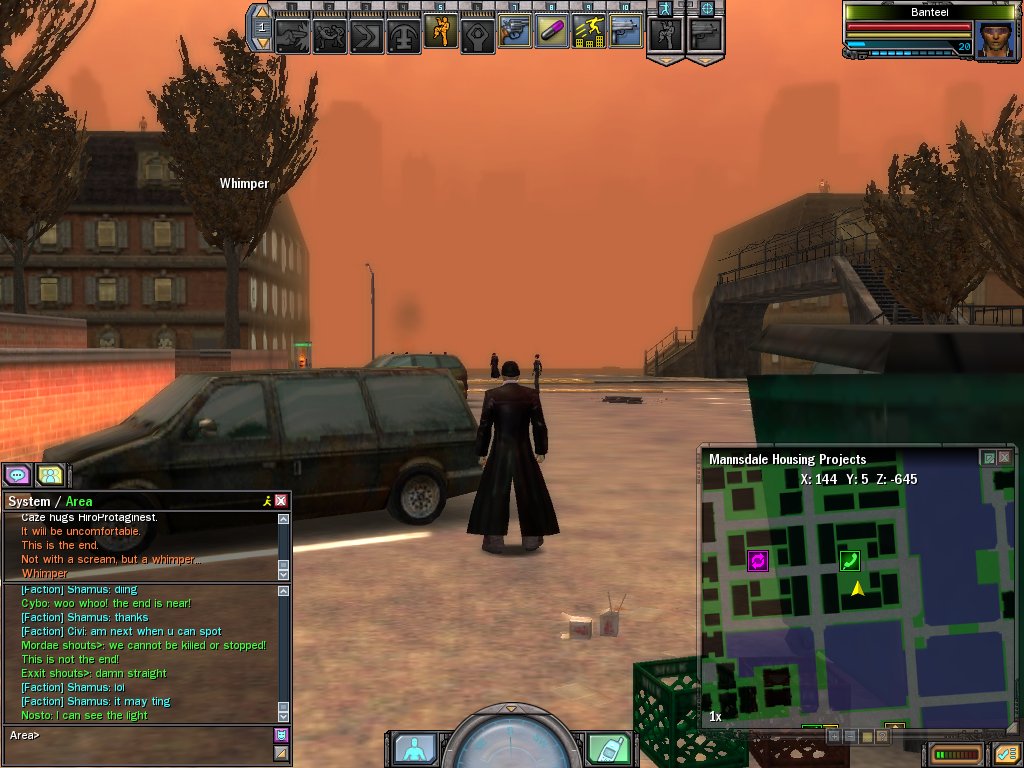Close the Mannsdale Housing Projects map
1024x768 pixels.
pyautogui.click(x=1006, y=458)
